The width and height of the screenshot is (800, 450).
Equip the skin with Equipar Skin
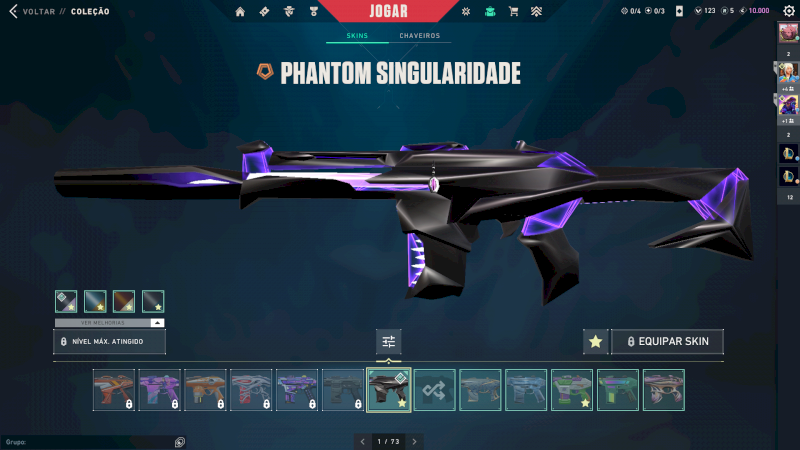coord(667,342)
